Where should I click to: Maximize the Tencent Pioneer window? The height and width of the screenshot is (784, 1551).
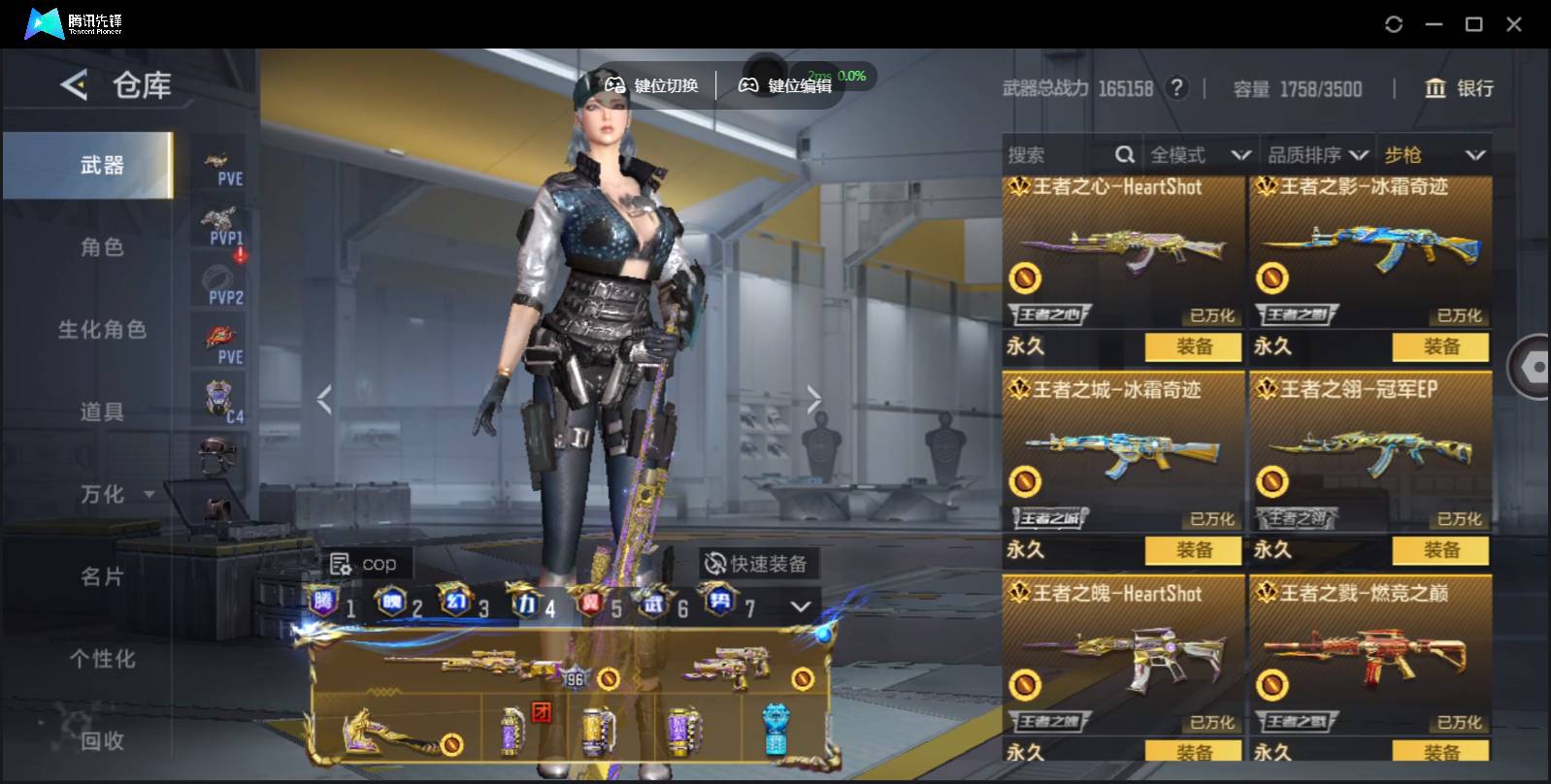(x=1473, y=24)
